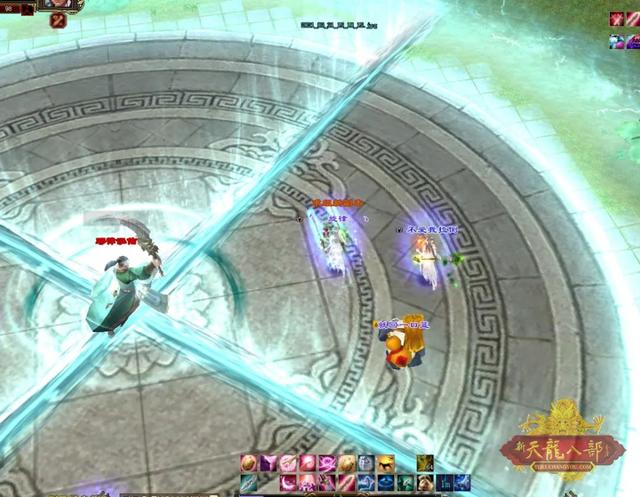Click the purple swirl buff icon

pyautogui.click(x=633, y=42)
